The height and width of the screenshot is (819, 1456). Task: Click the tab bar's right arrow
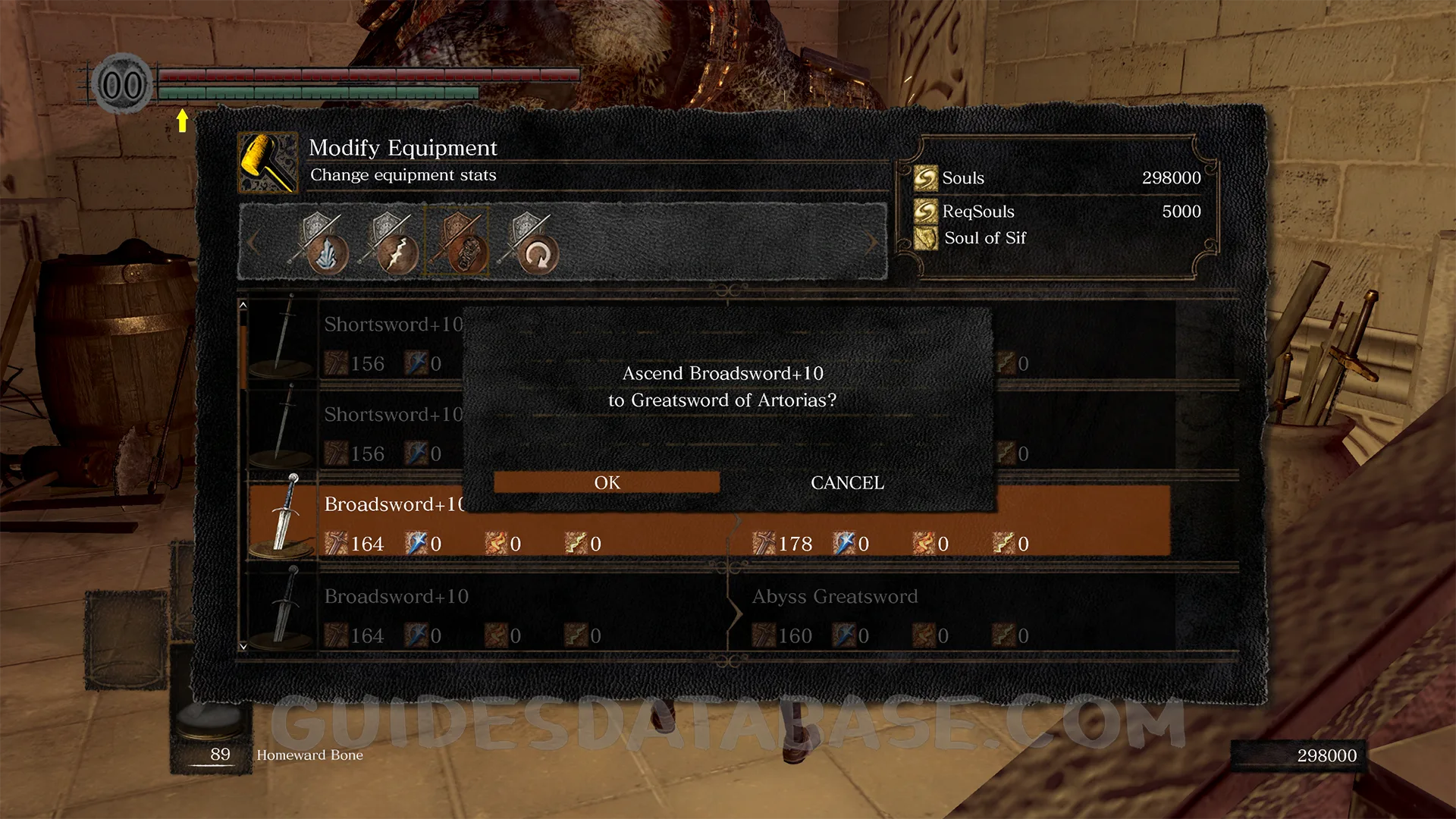tap(872, 243)
